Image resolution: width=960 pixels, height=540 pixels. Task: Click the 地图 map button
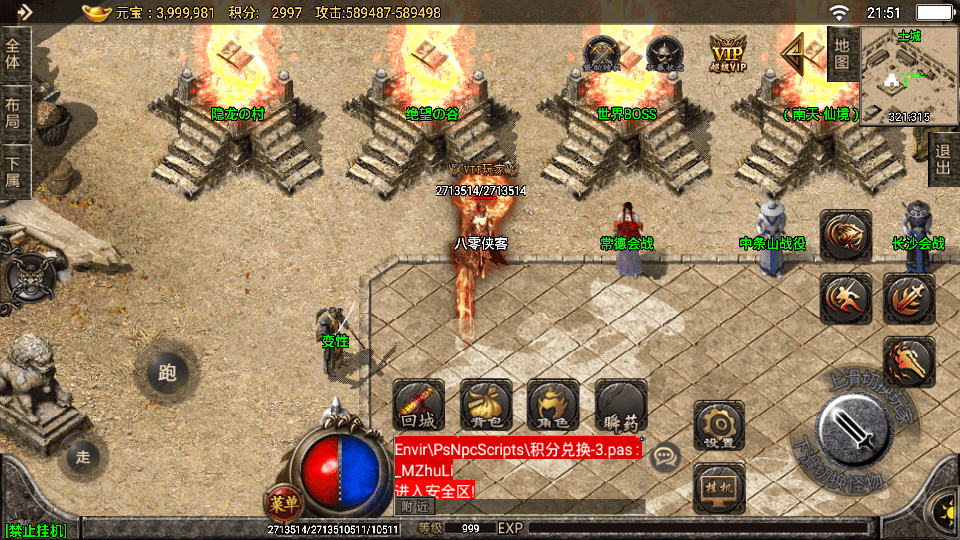[842, 54]
